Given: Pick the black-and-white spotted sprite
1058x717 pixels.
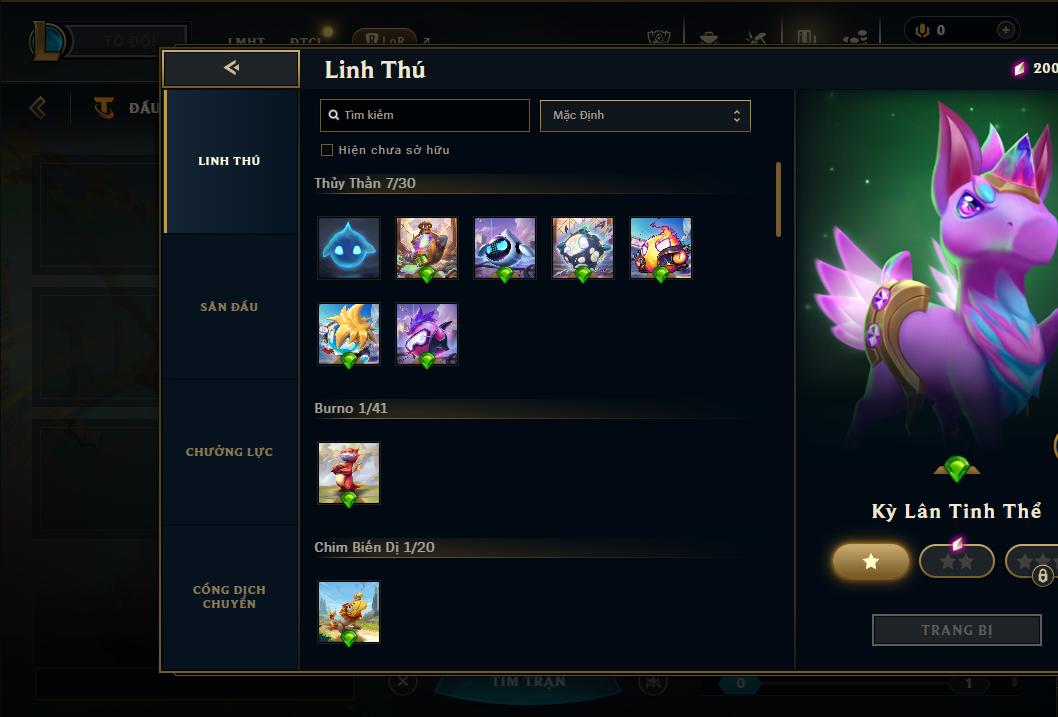Looking at the screenshot, I should point(583,248).
